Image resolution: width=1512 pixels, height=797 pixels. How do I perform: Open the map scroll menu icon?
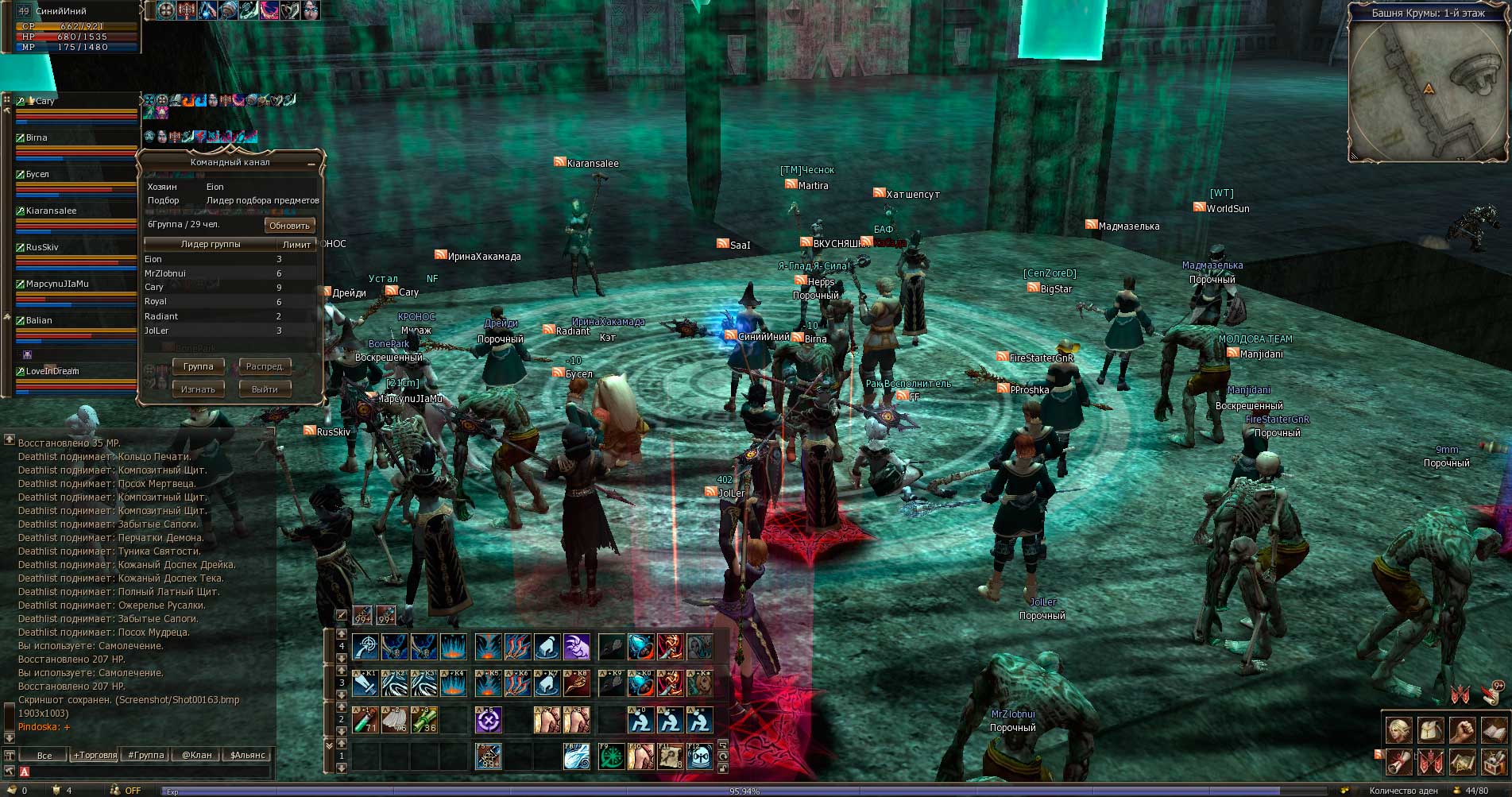coord(1463,763)
